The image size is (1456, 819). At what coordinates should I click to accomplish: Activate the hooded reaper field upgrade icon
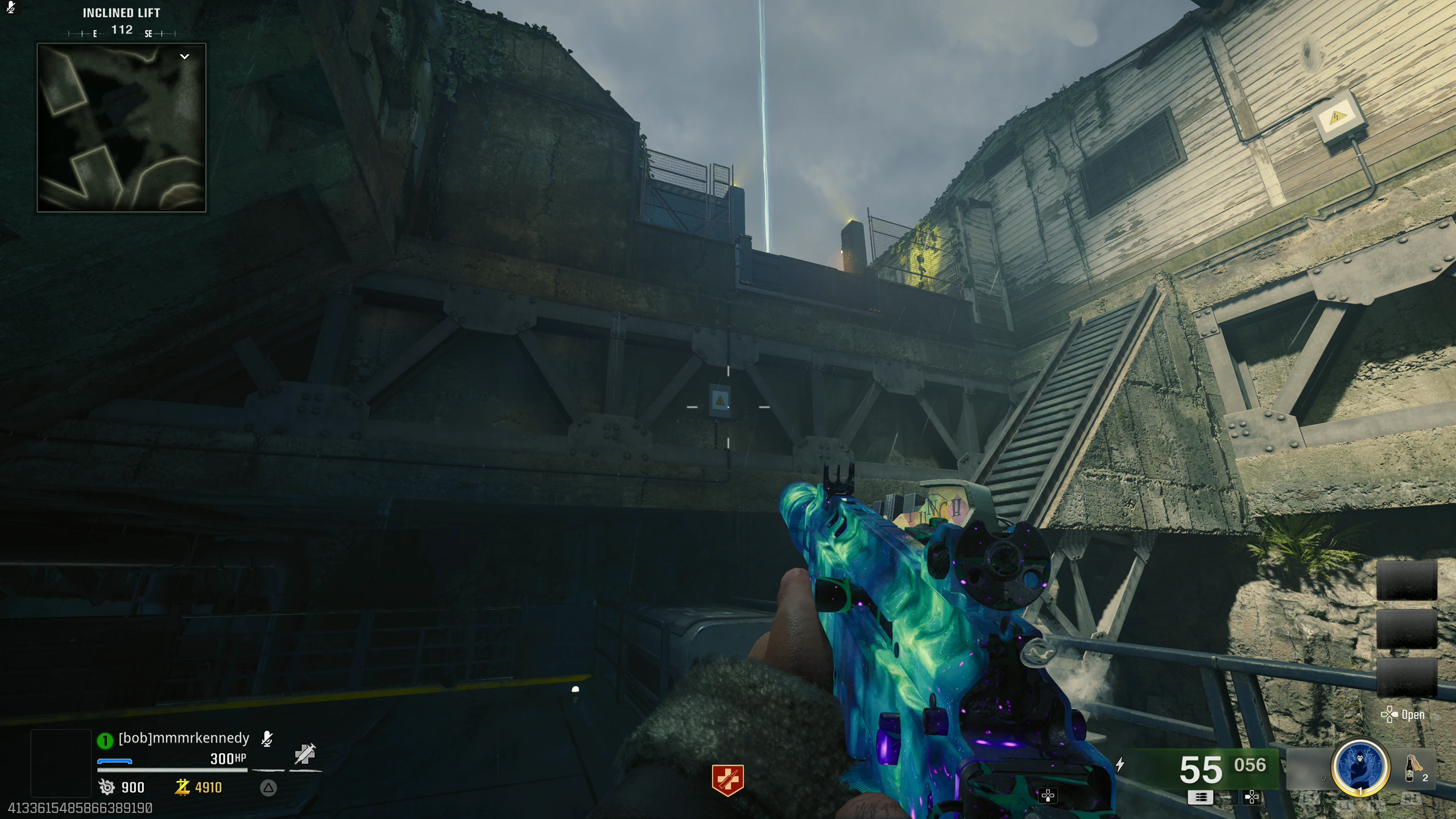(1360, 766)
